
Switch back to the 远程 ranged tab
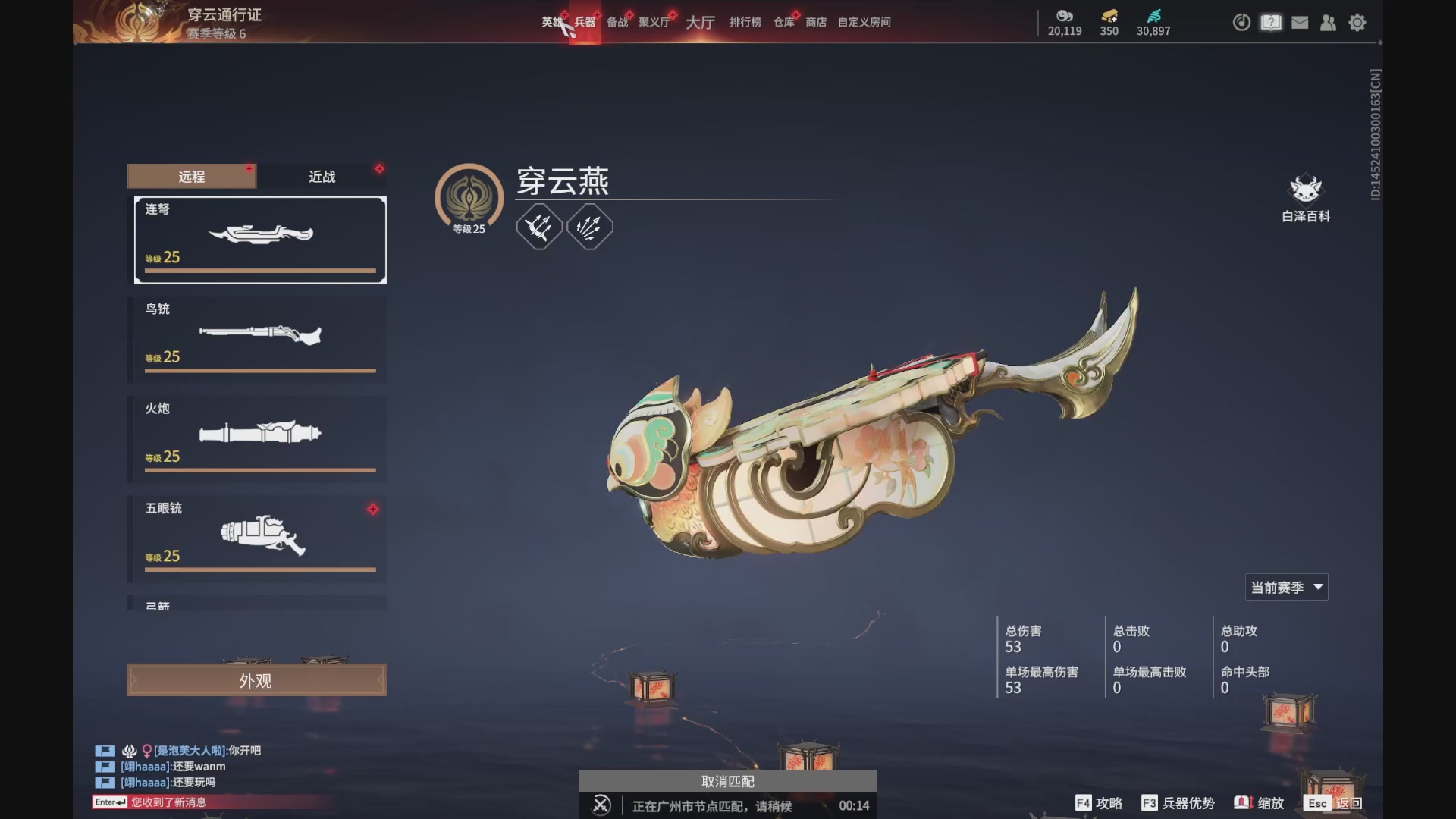point(191,176)
